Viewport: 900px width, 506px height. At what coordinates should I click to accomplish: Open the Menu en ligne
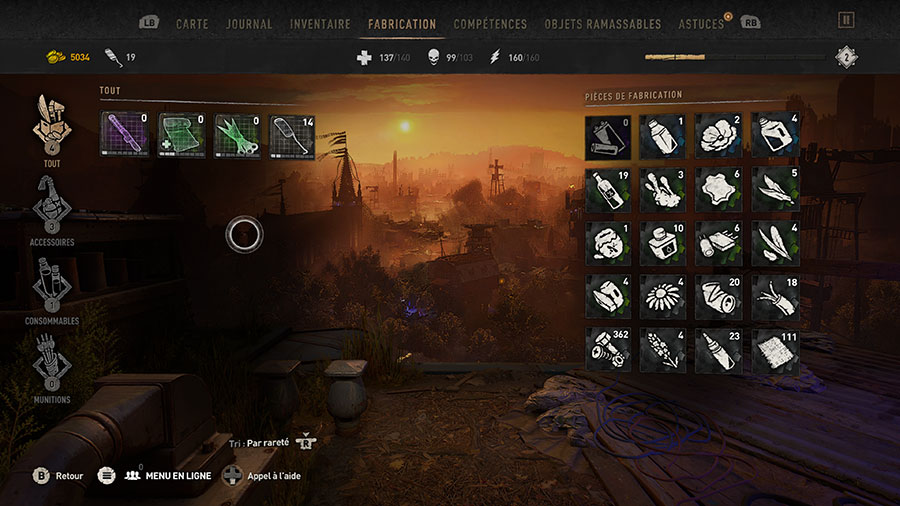(168, 476)
